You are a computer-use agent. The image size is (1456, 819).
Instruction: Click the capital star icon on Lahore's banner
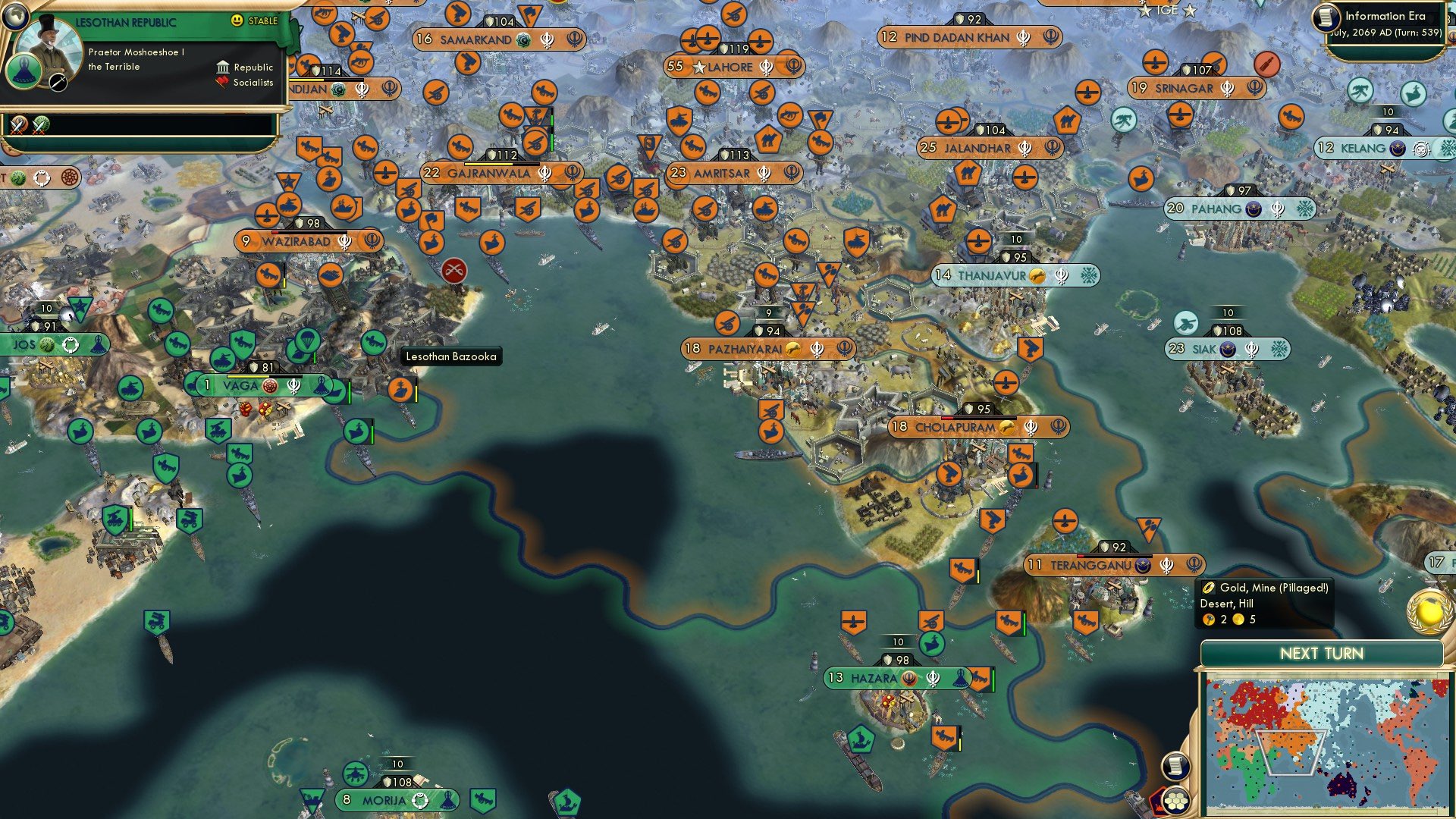click(x=699, y=67)
